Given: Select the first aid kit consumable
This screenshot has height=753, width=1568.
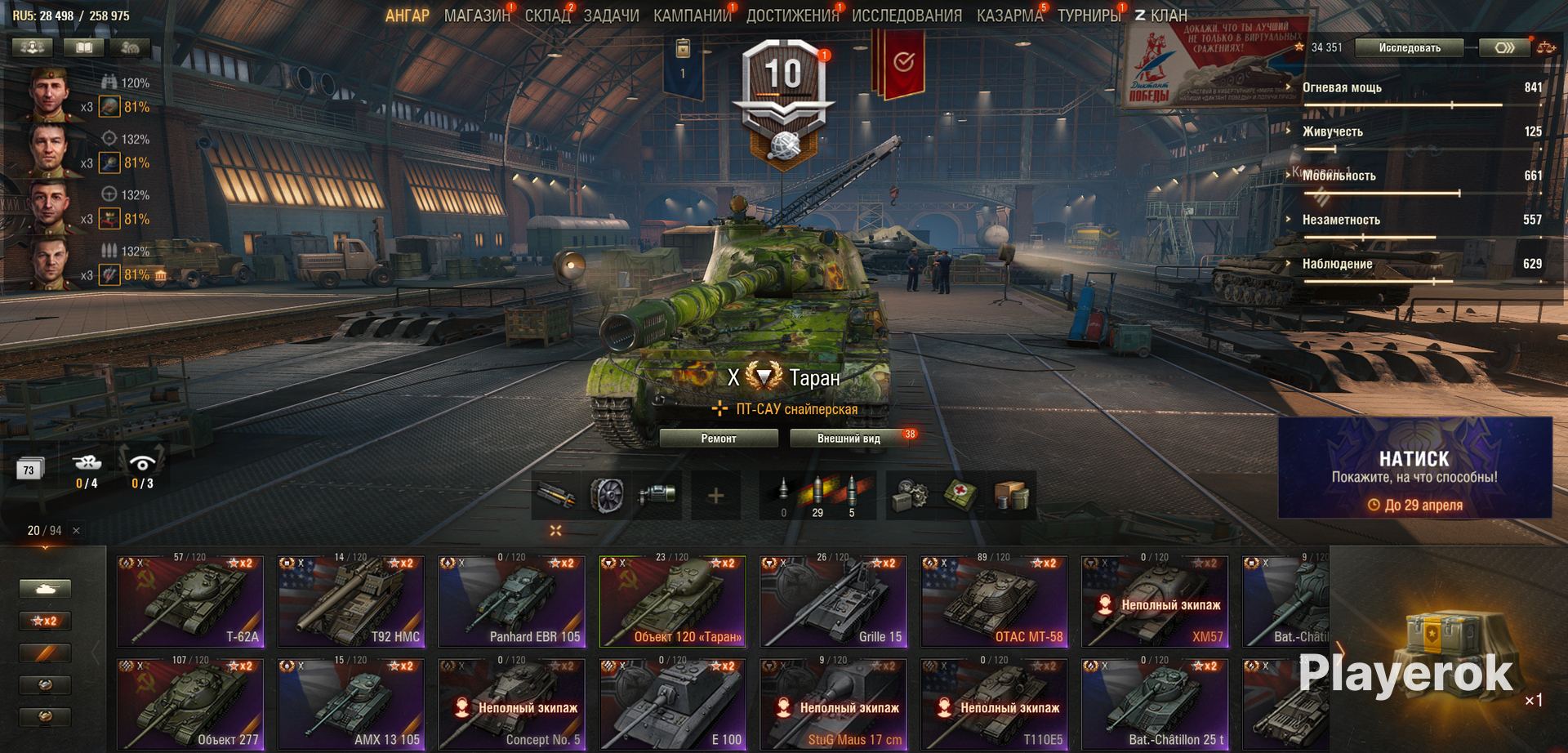Looking at the screenshot, I should pos(960,495).
